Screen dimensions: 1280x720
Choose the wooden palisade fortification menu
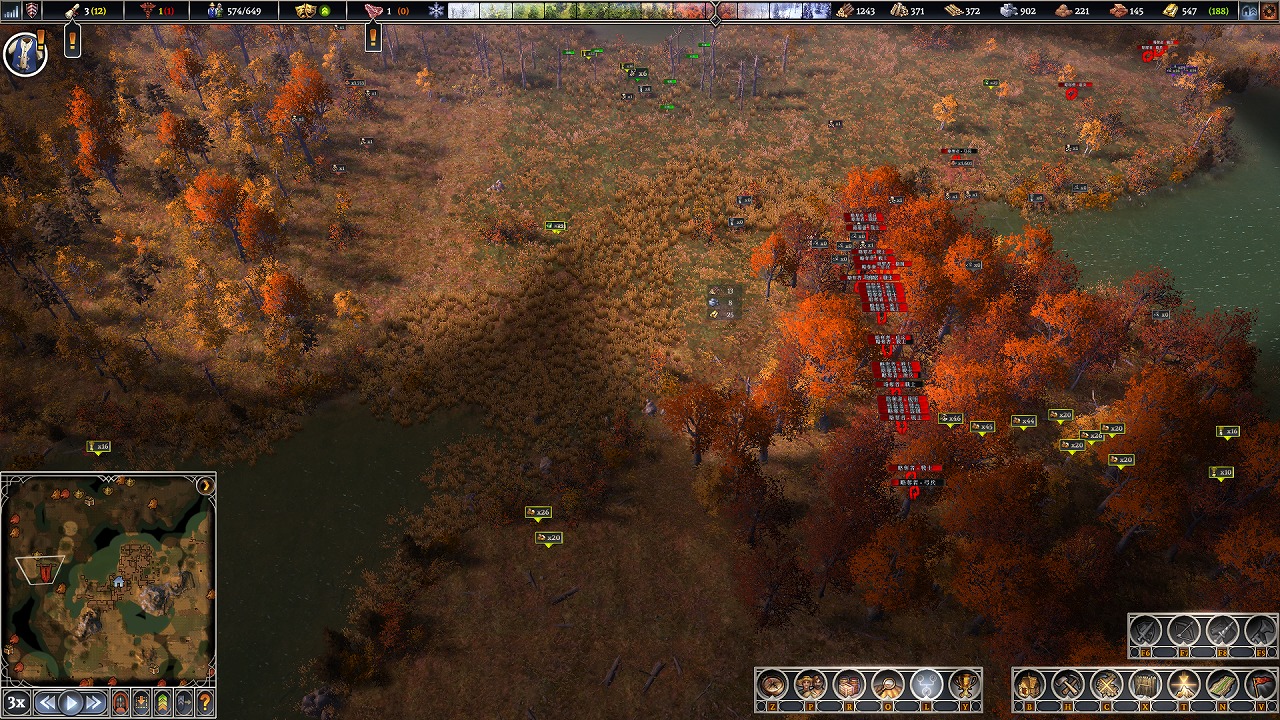click(x=1145, y=685)
